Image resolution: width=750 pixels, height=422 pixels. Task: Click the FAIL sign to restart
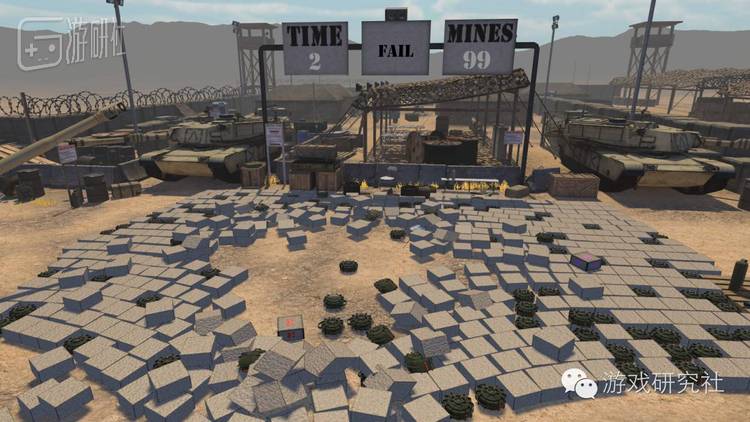(395, 48)
